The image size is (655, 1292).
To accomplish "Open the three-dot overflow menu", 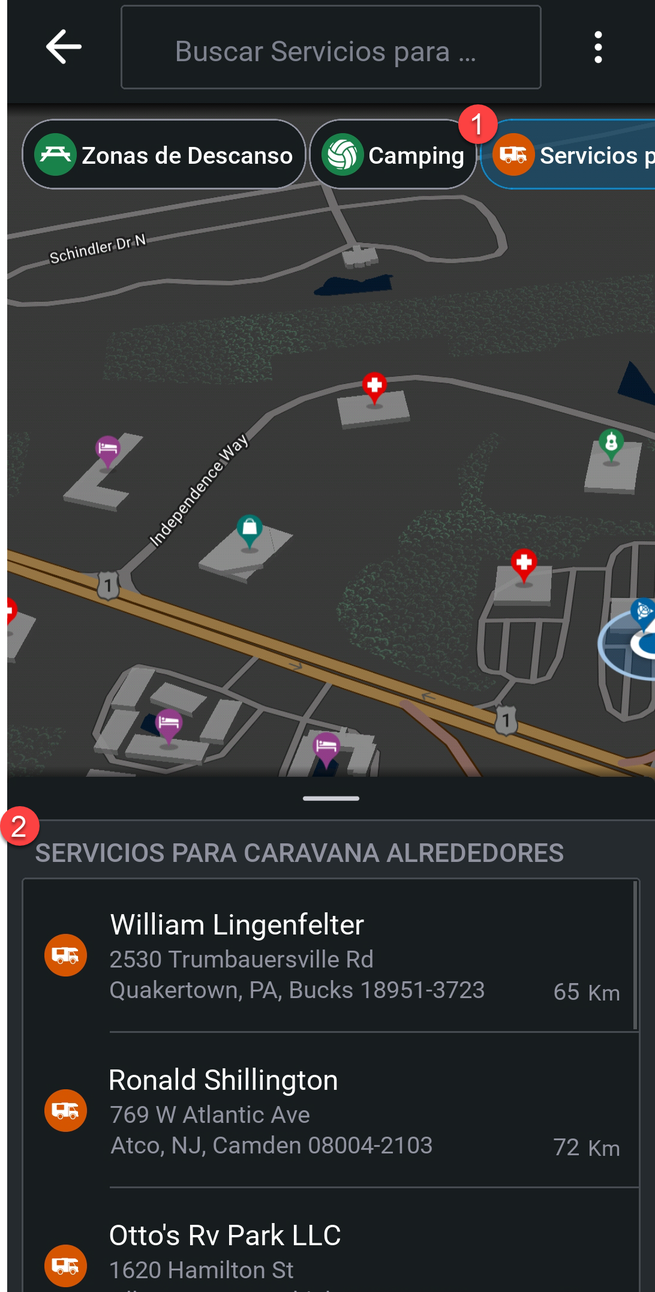I will [598, 47].
